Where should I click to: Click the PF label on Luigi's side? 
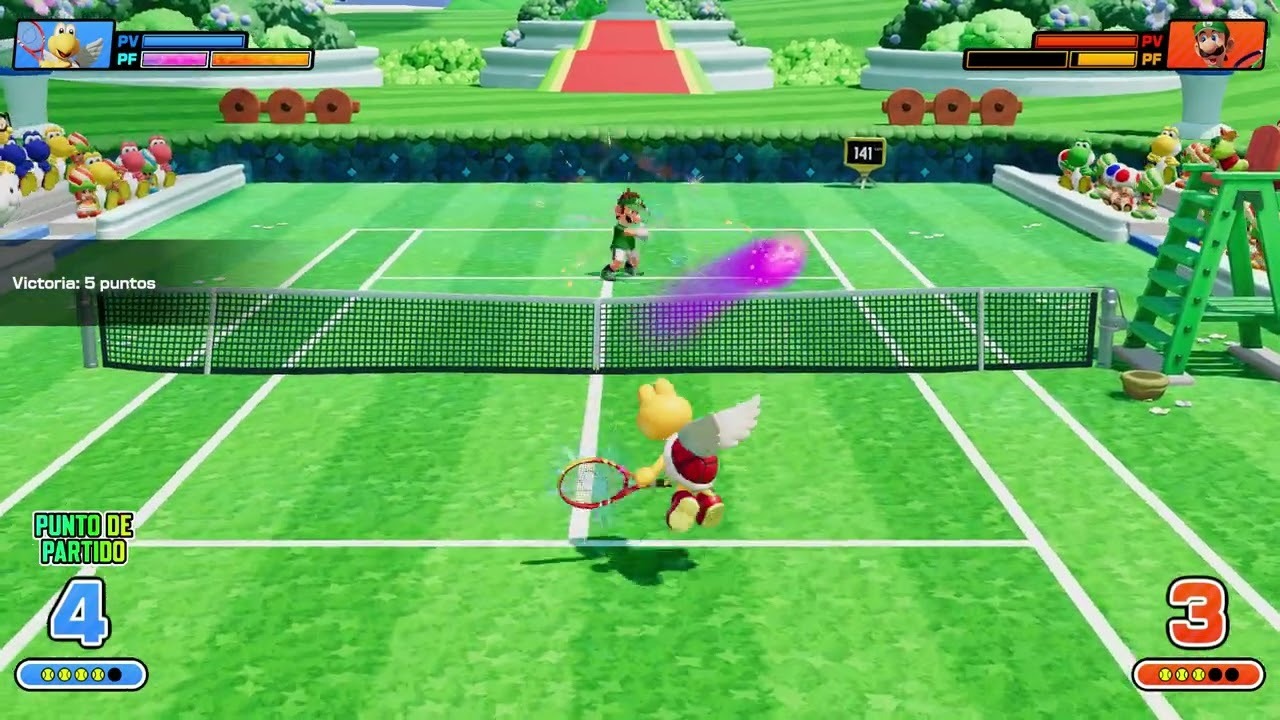(x=1151, y=58)
